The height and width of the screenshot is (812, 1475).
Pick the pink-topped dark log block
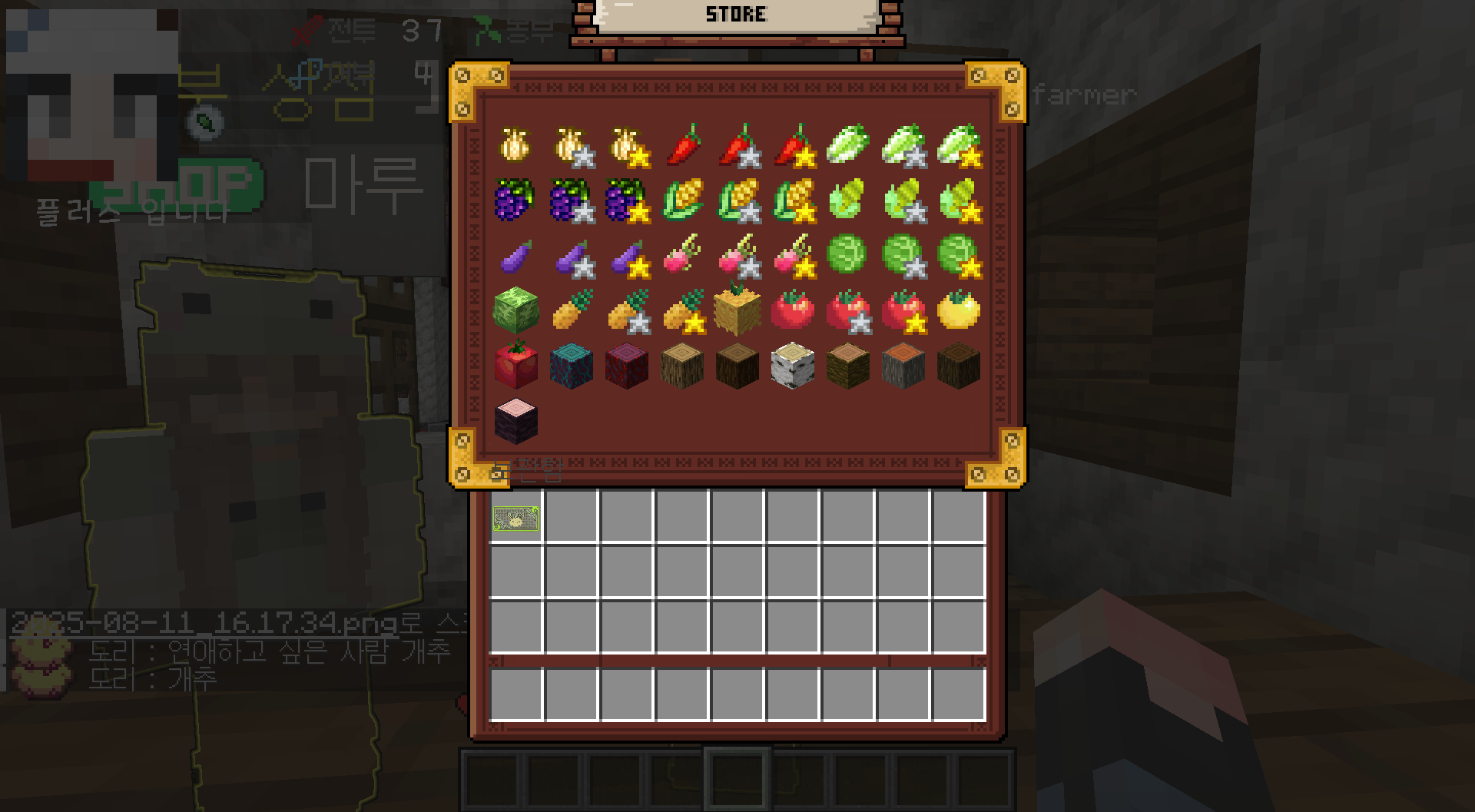[x=515, y=421]
